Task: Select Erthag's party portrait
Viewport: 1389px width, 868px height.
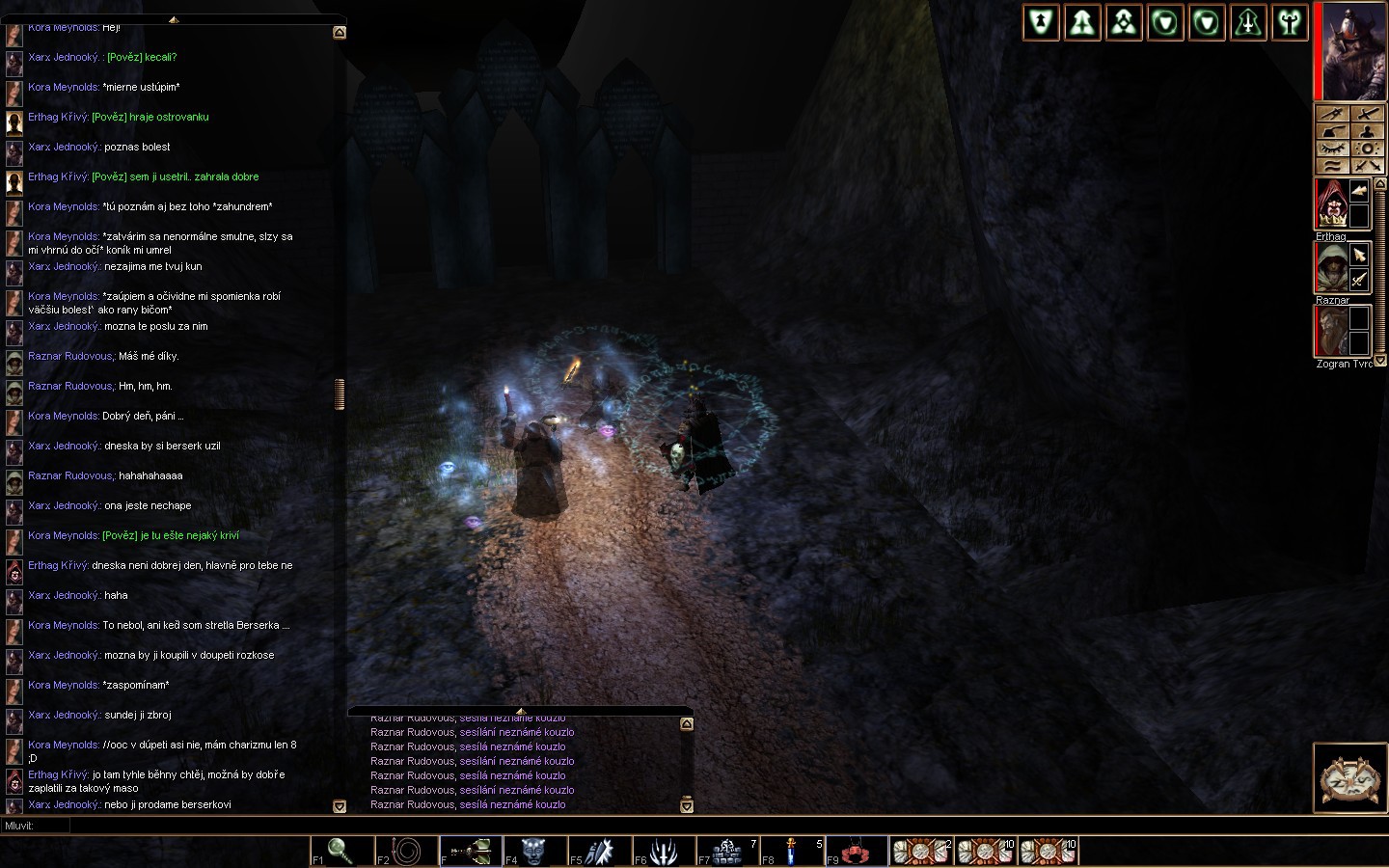Action: (x=1330, y=203)
